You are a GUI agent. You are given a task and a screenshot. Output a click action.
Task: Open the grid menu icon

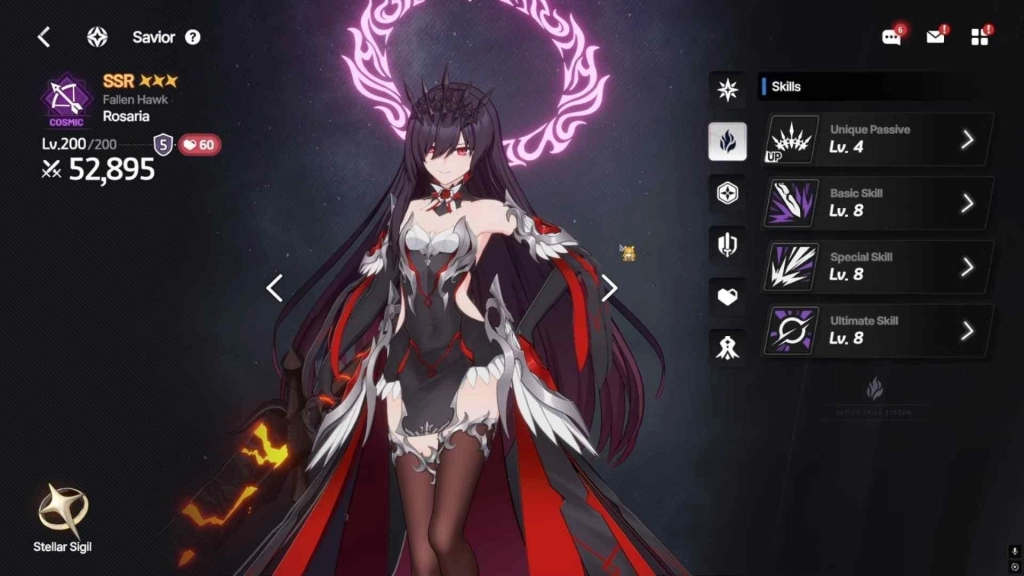pyautogui.click(x=979, y=37)
